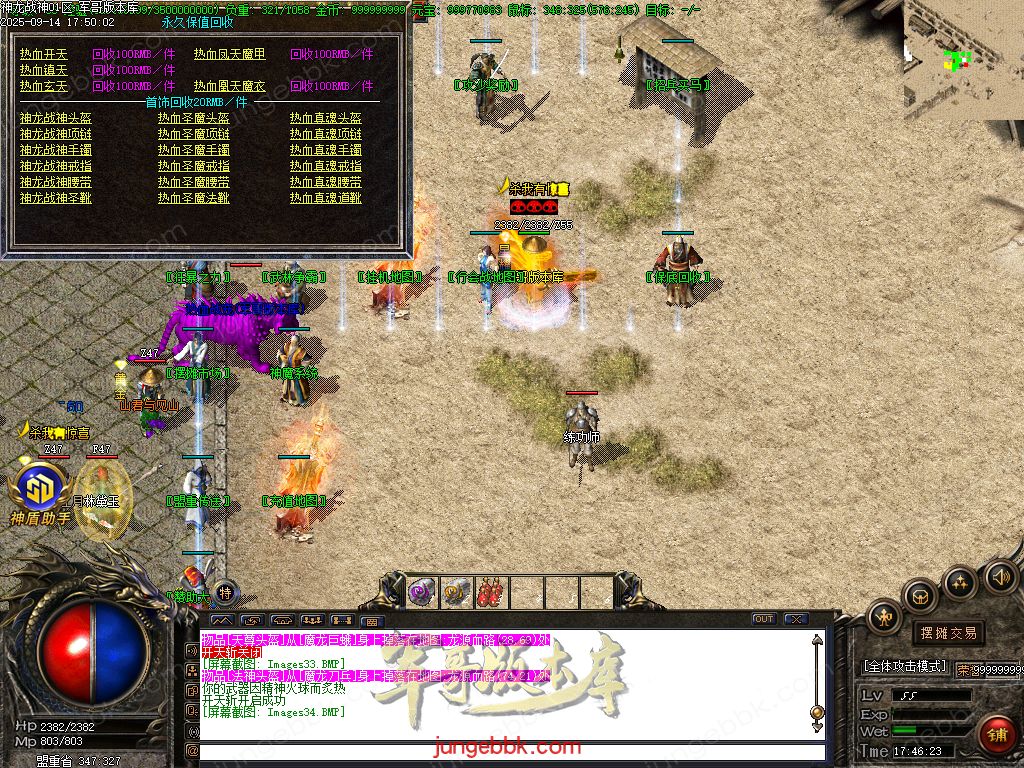Choose the 热血镇天 recycle option
The image size is (1024, 768).
44,70
